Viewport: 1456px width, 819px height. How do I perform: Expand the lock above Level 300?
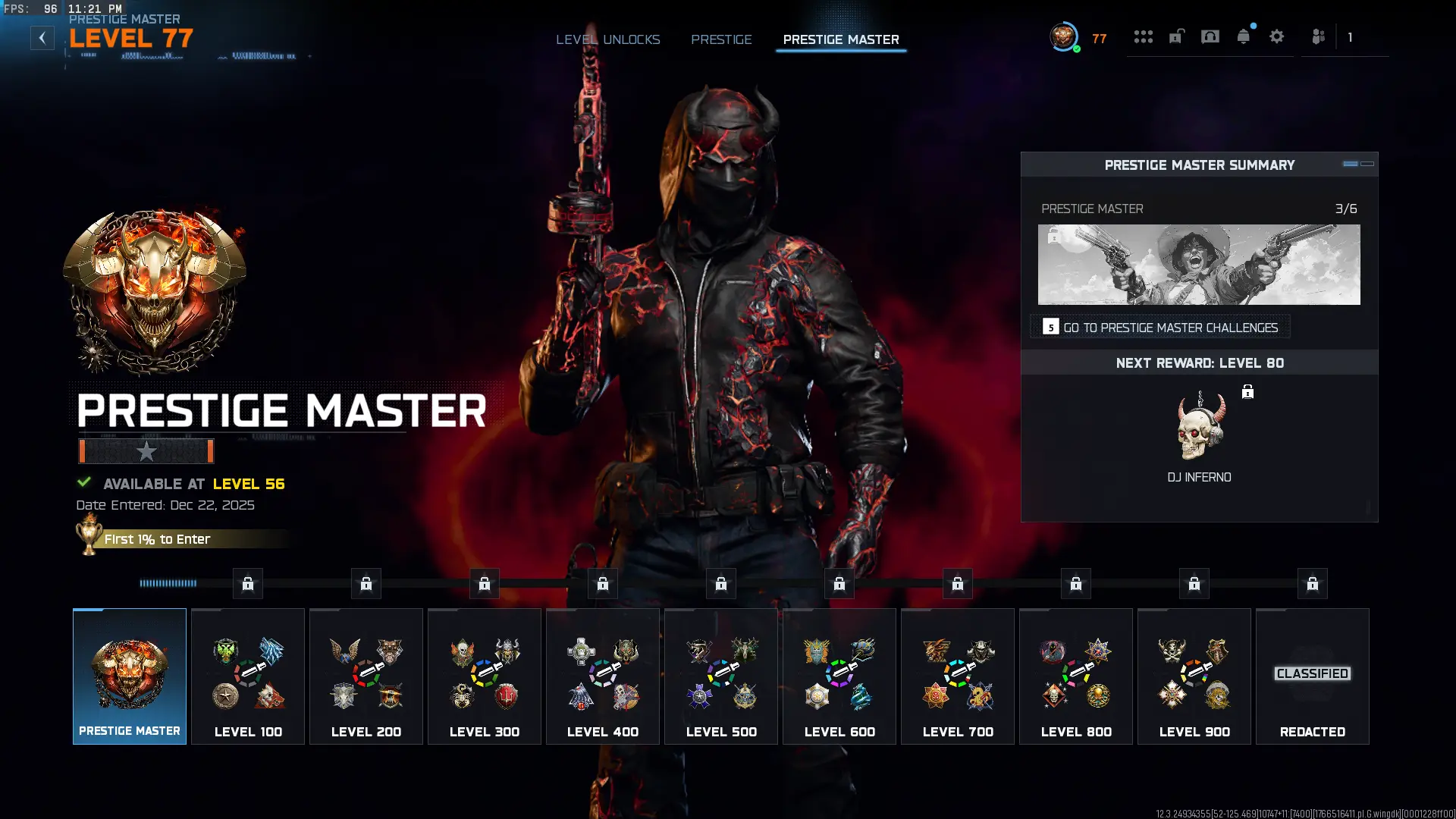pos(484,583)
